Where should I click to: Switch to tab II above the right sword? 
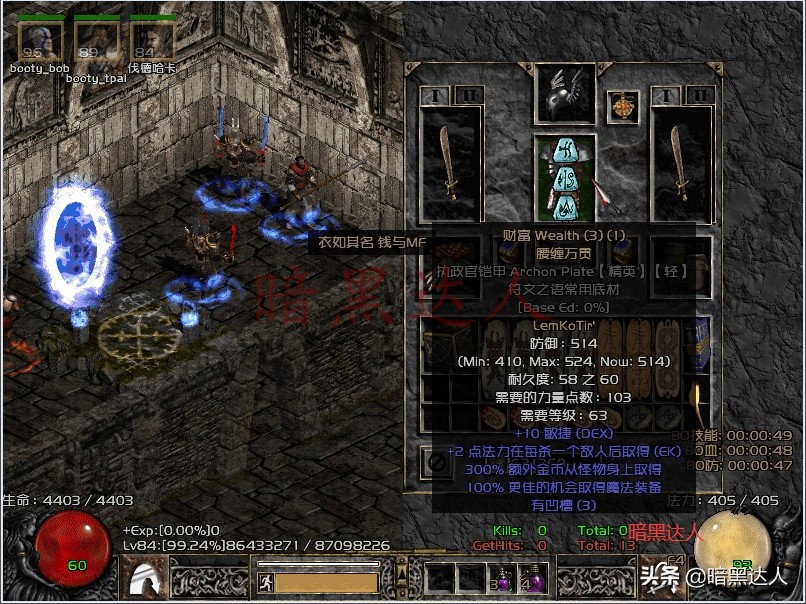click(699, 95)
